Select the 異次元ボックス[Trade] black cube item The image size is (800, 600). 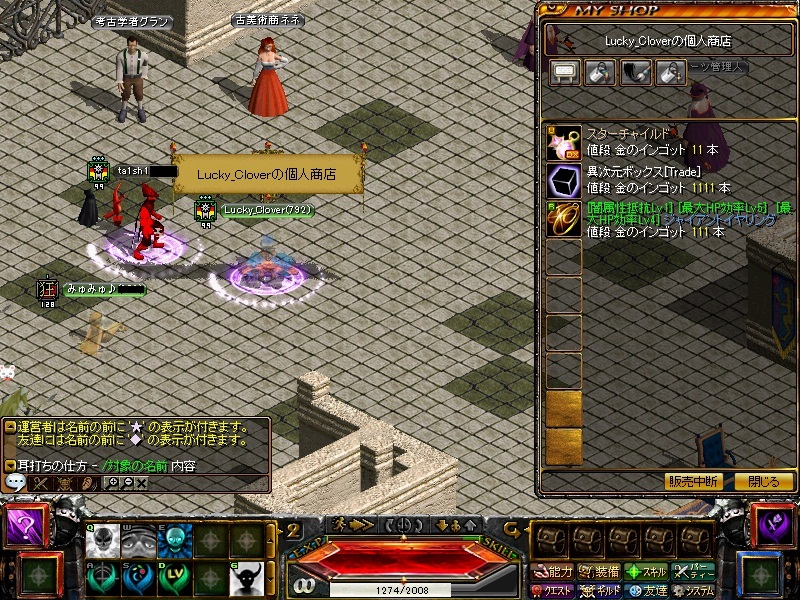pyautogui.click(x=564, y=181)
